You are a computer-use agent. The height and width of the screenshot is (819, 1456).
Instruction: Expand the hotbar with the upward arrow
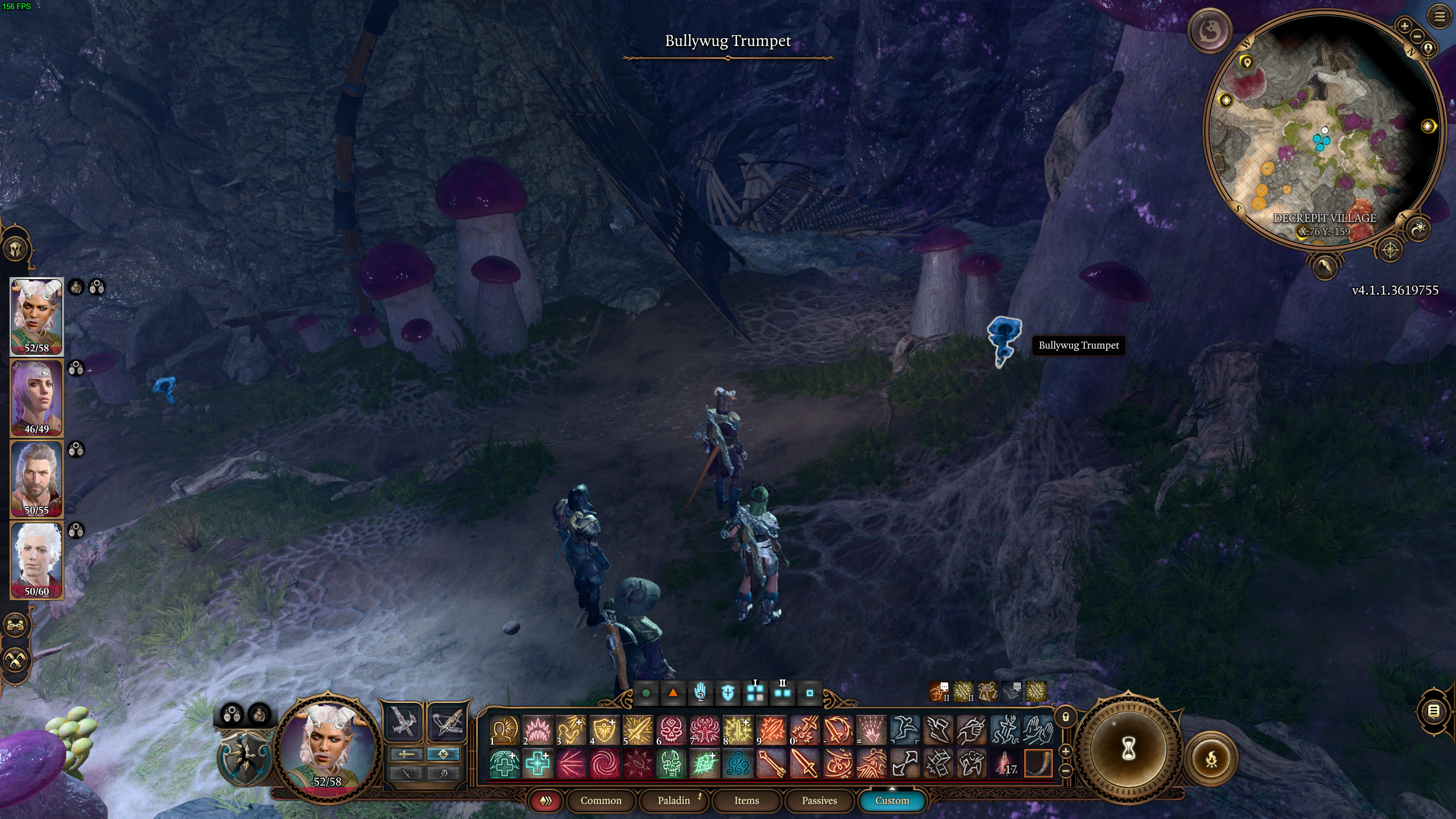click(x=894, y=788)
